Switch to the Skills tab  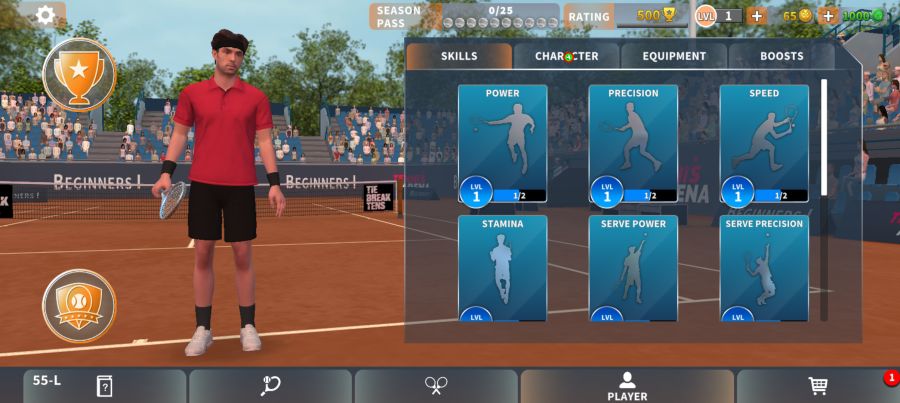coord(459,56)
